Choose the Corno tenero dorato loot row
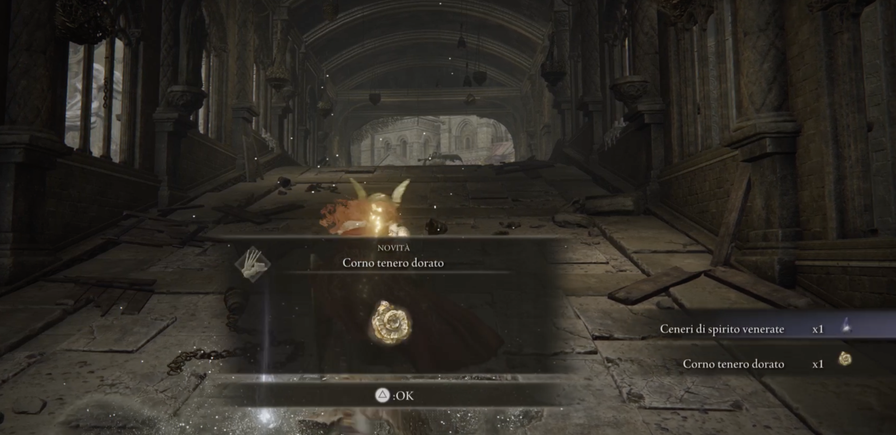This screenshot has height=435, width=896. [x=755, y=363]
